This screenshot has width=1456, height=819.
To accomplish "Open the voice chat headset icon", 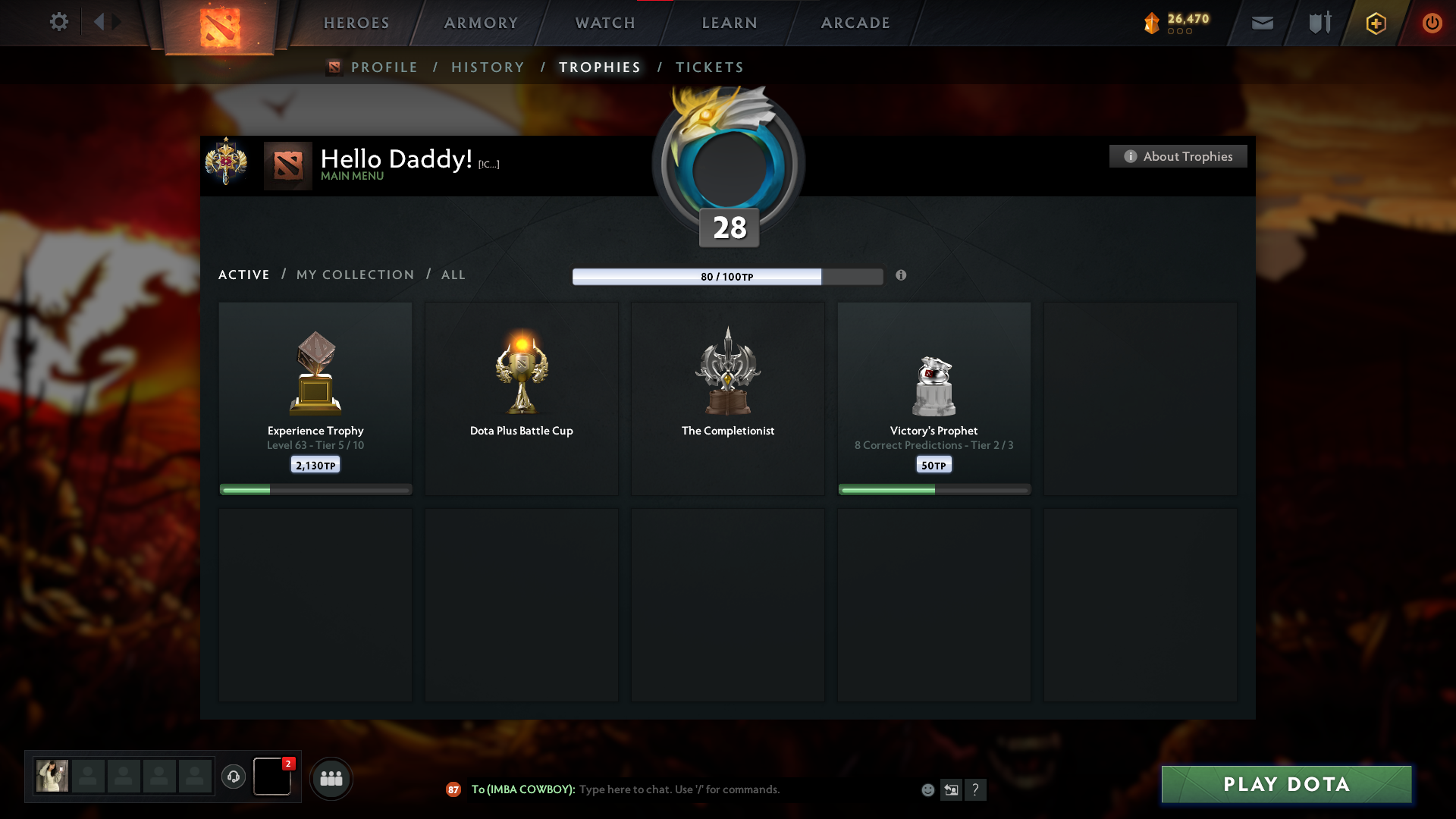I will point(233,777).
